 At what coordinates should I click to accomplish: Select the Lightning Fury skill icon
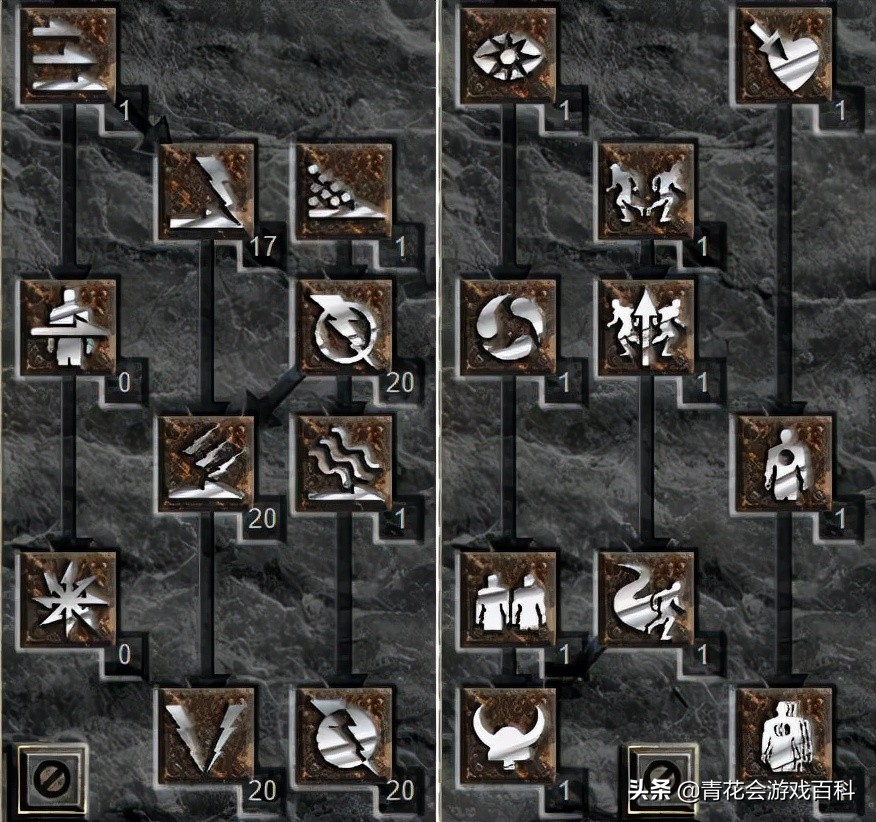pyautogui.click(x=345, y=735)
